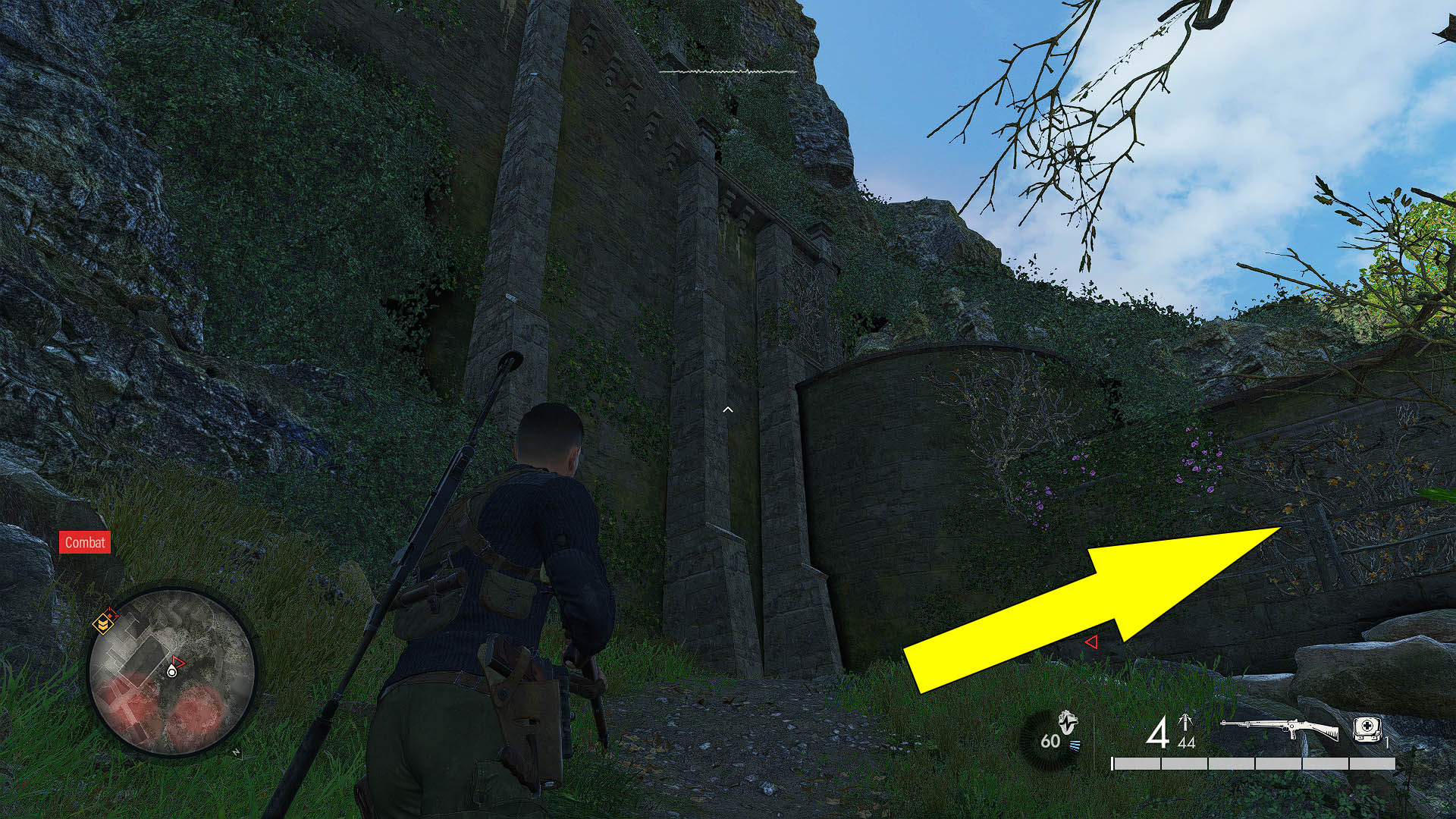The height and width of the screenshot is (819, 1456).
Task: Click the arrow projectile icon above 44
Action: tap(1185, 720)
